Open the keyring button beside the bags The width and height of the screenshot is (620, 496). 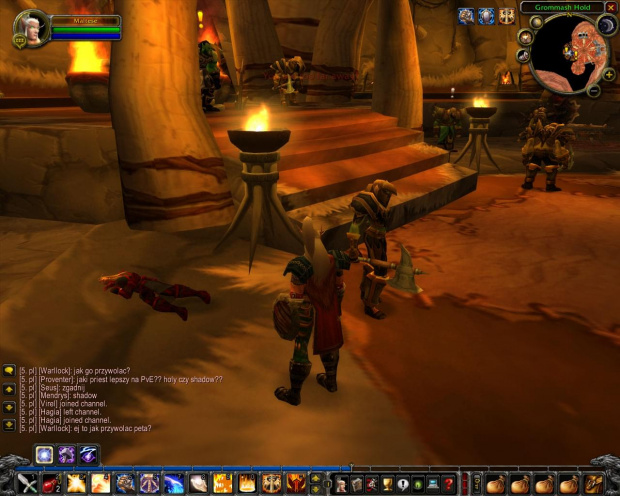477,484
